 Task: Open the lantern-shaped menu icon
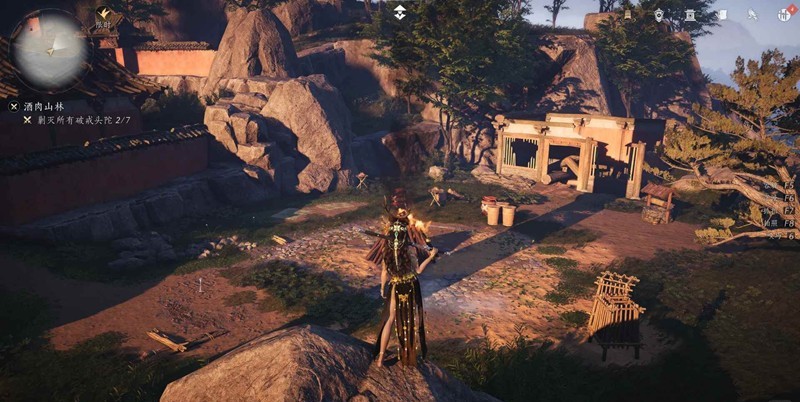[627, 14]
